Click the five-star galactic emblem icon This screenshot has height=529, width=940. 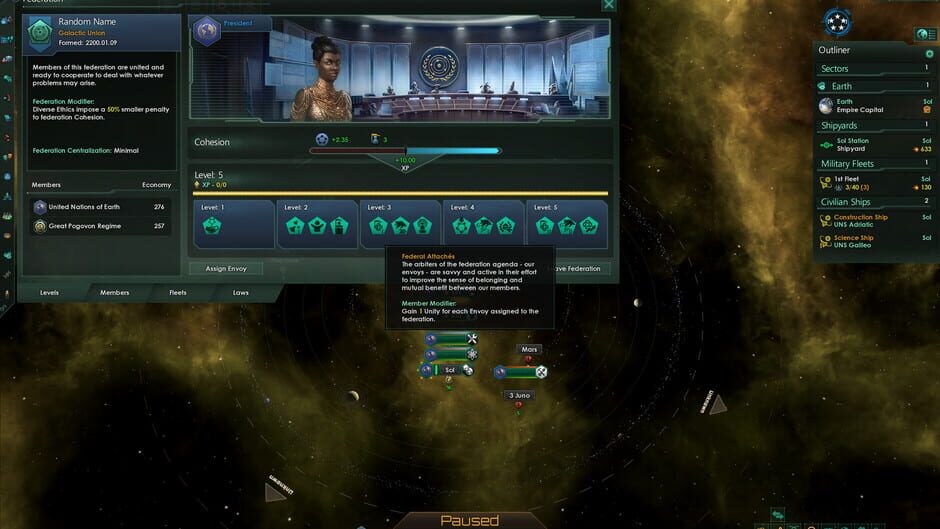[837, 21]
